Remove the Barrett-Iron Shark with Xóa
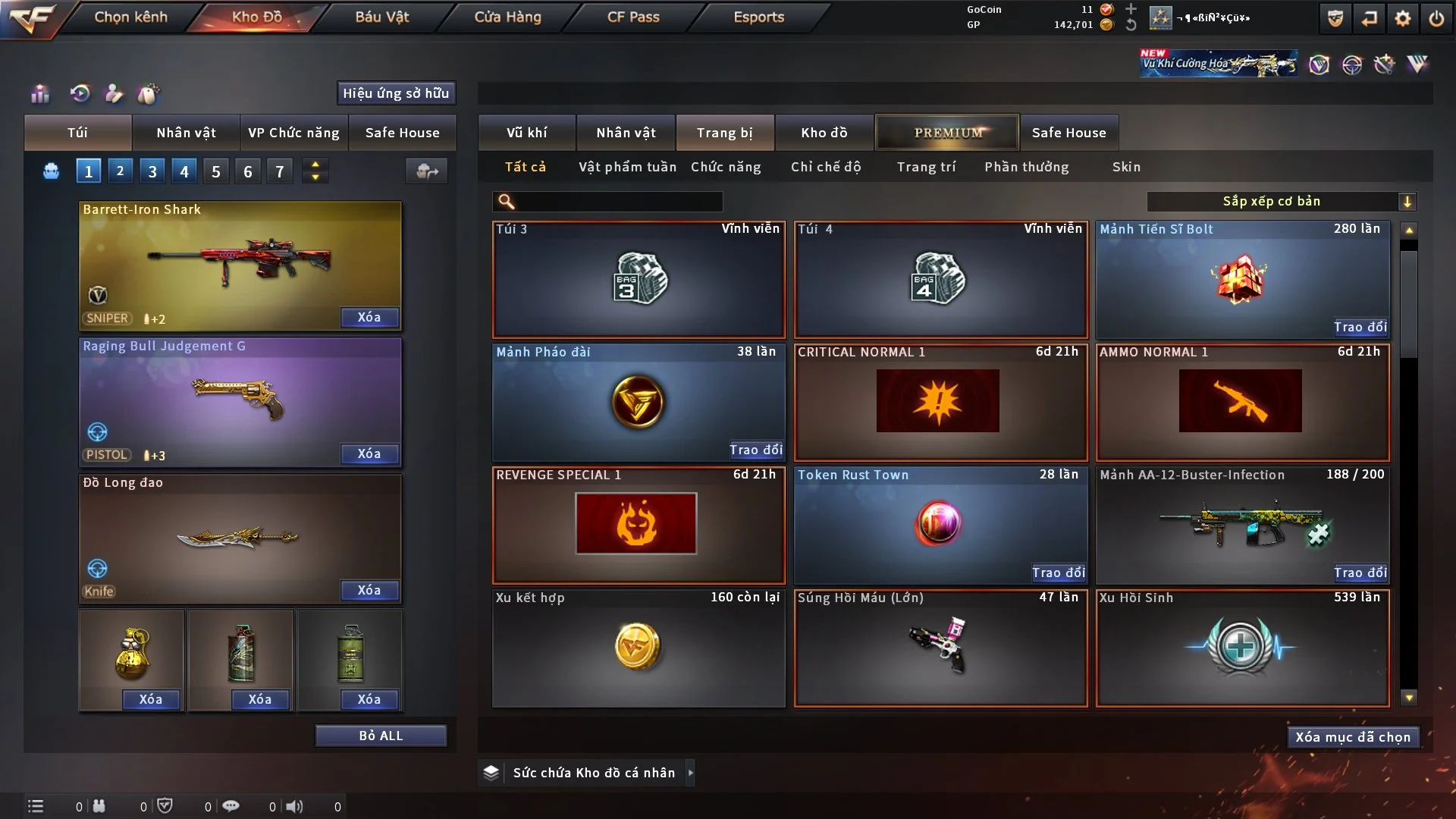Screen dimensions: 1456x819 pos(369,317)
